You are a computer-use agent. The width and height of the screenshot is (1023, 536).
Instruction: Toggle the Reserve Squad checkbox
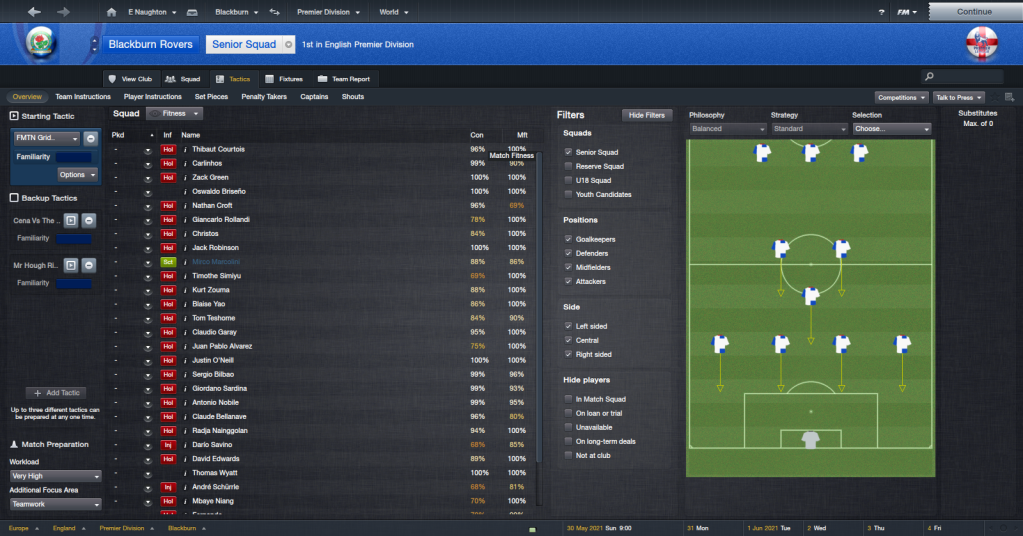[x=569, y=166]
